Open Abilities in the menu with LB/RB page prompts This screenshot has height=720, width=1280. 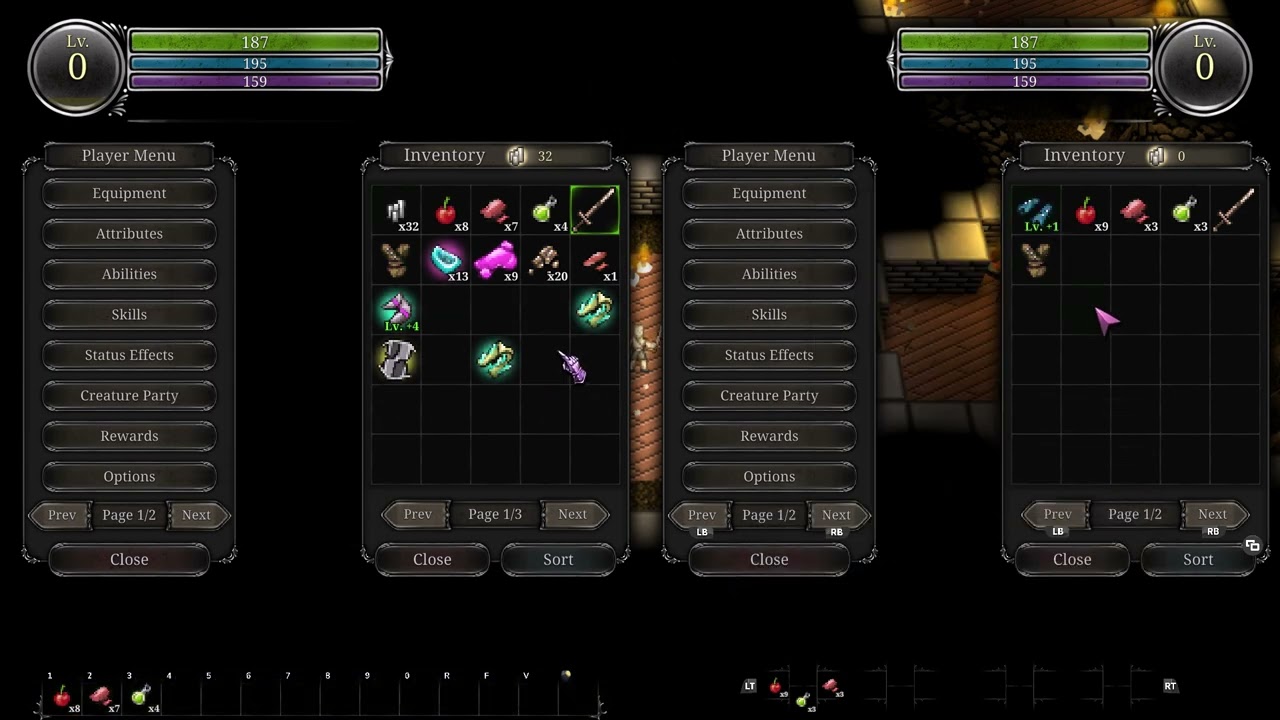(x=769, y=274)
